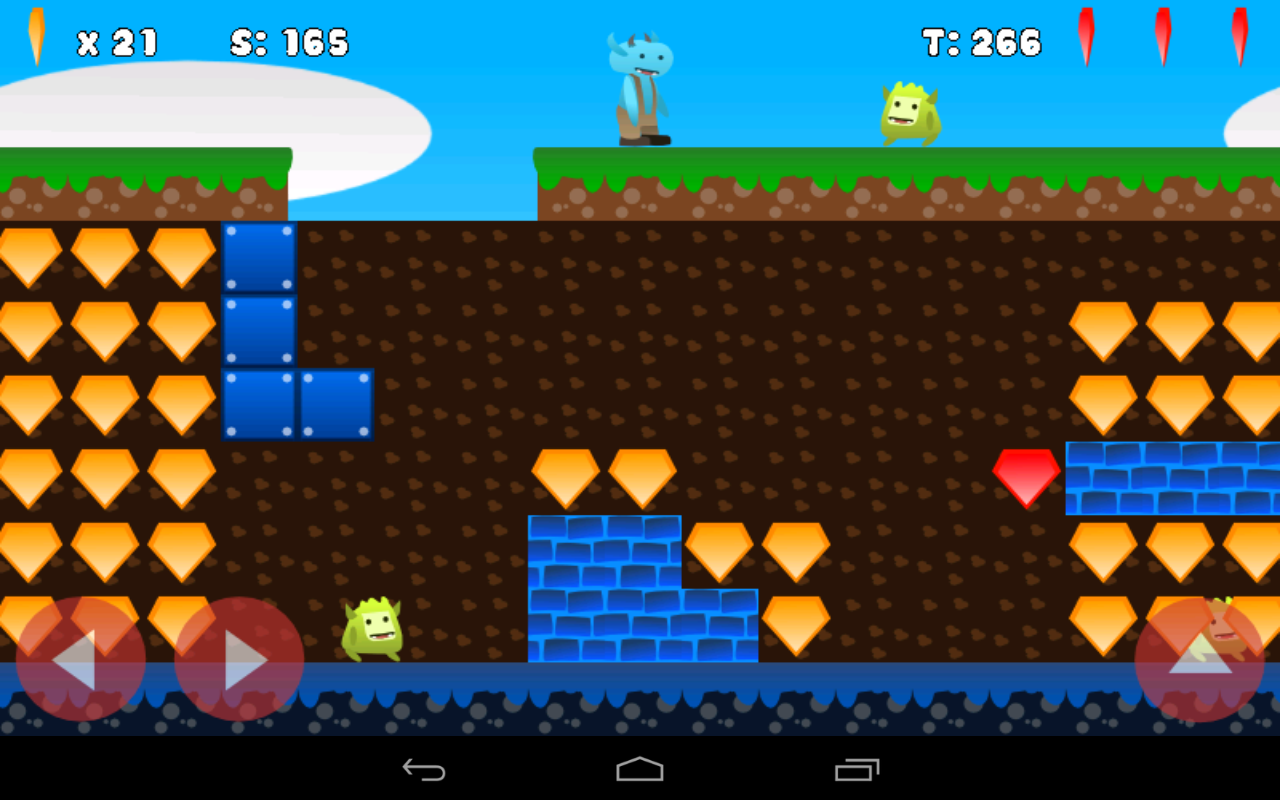This screenshot has width=1280, height=800.
Task: Tap the blue horned player character
Action: (x=640, y=85)
